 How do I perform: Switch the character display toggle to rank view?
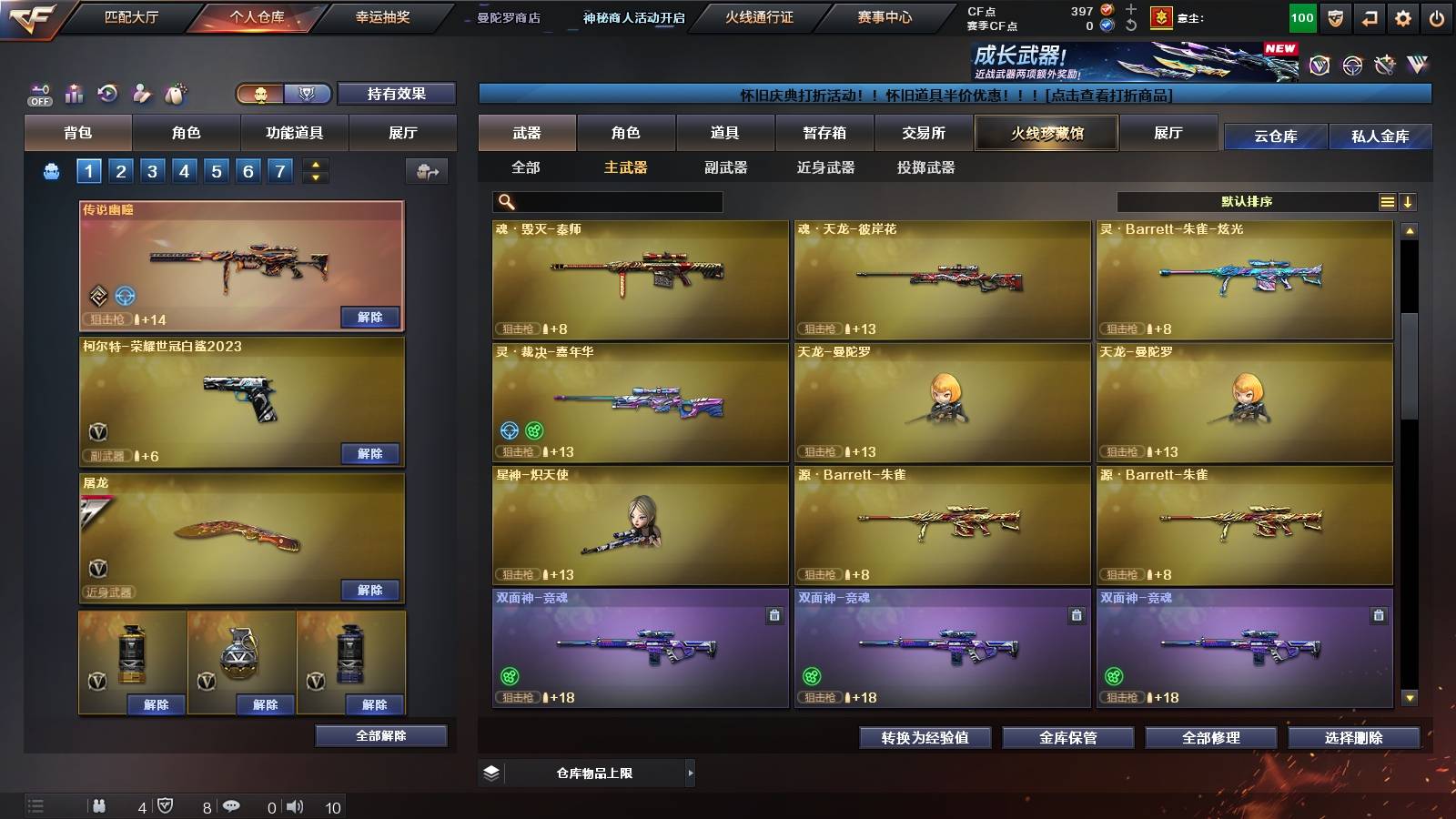coord(308,94)
